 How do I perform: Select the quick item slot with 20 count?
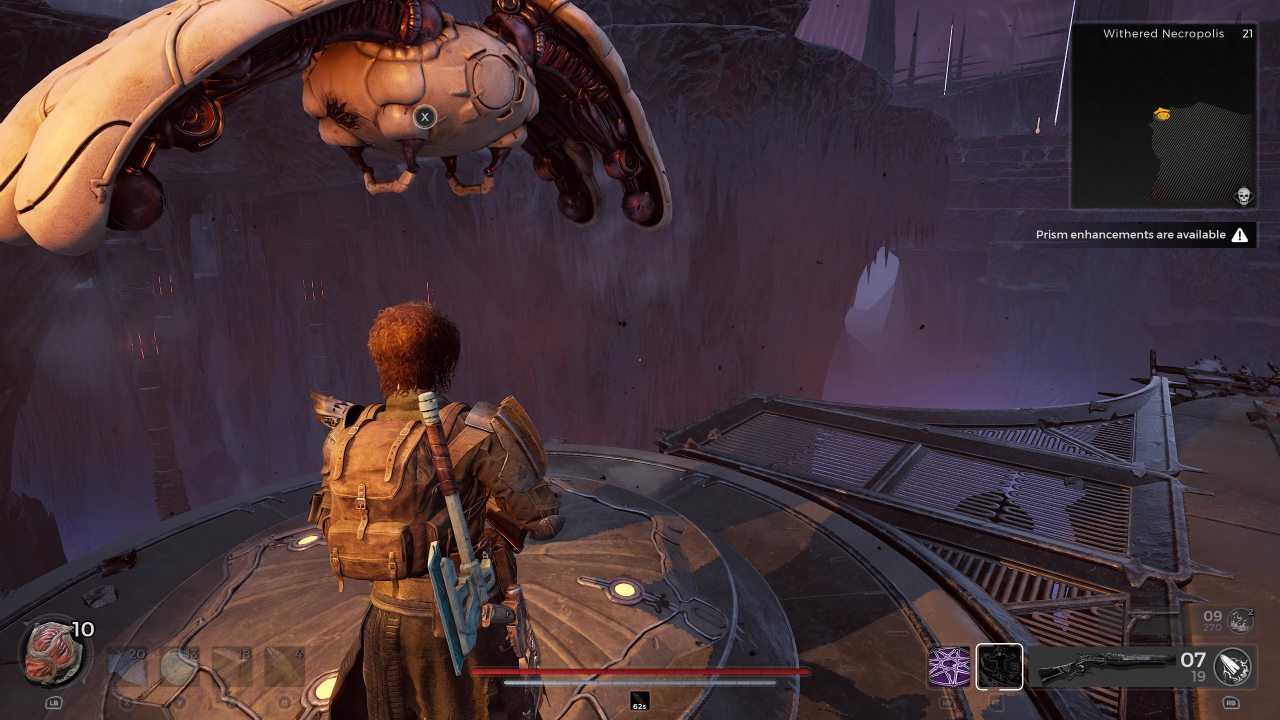click(x=127, y=667)
